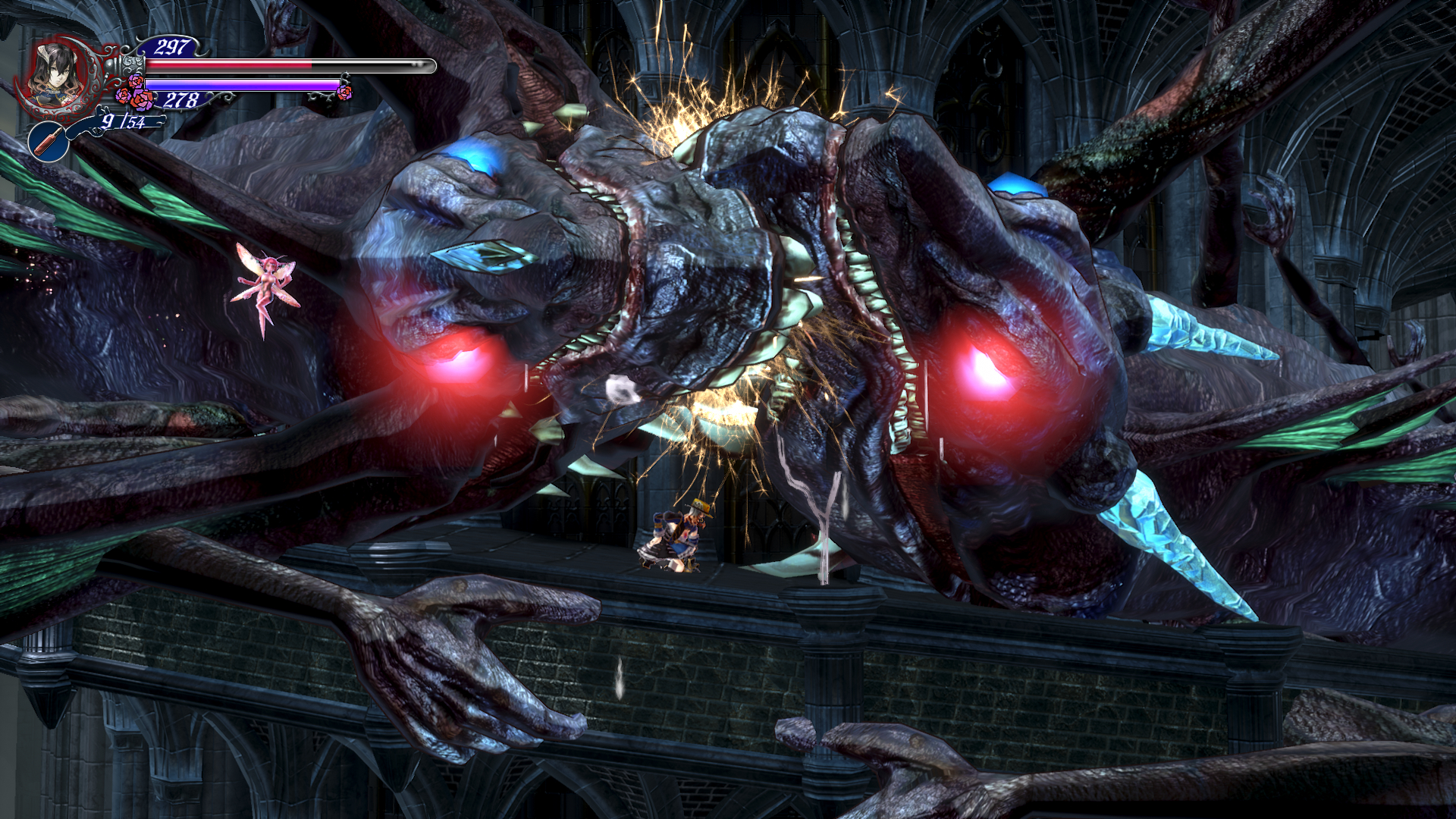Click Miriam's character portrait

[x=57, y=73]
